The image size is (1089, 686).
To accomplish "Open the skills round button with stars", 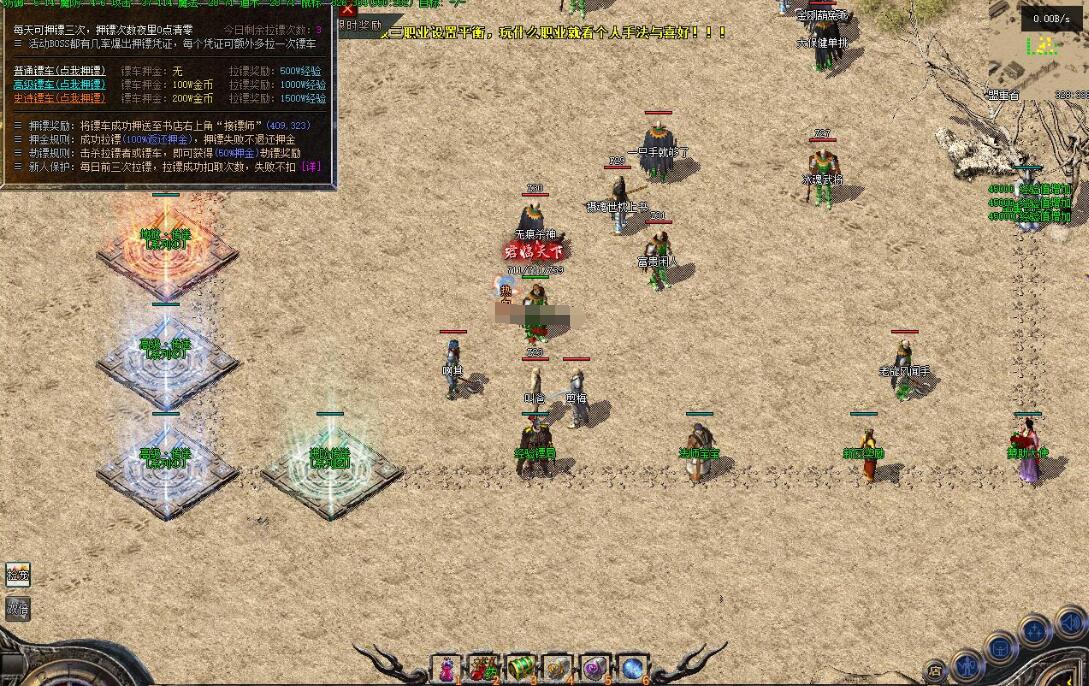I will pyautogui.click(x=1034, y=631).
